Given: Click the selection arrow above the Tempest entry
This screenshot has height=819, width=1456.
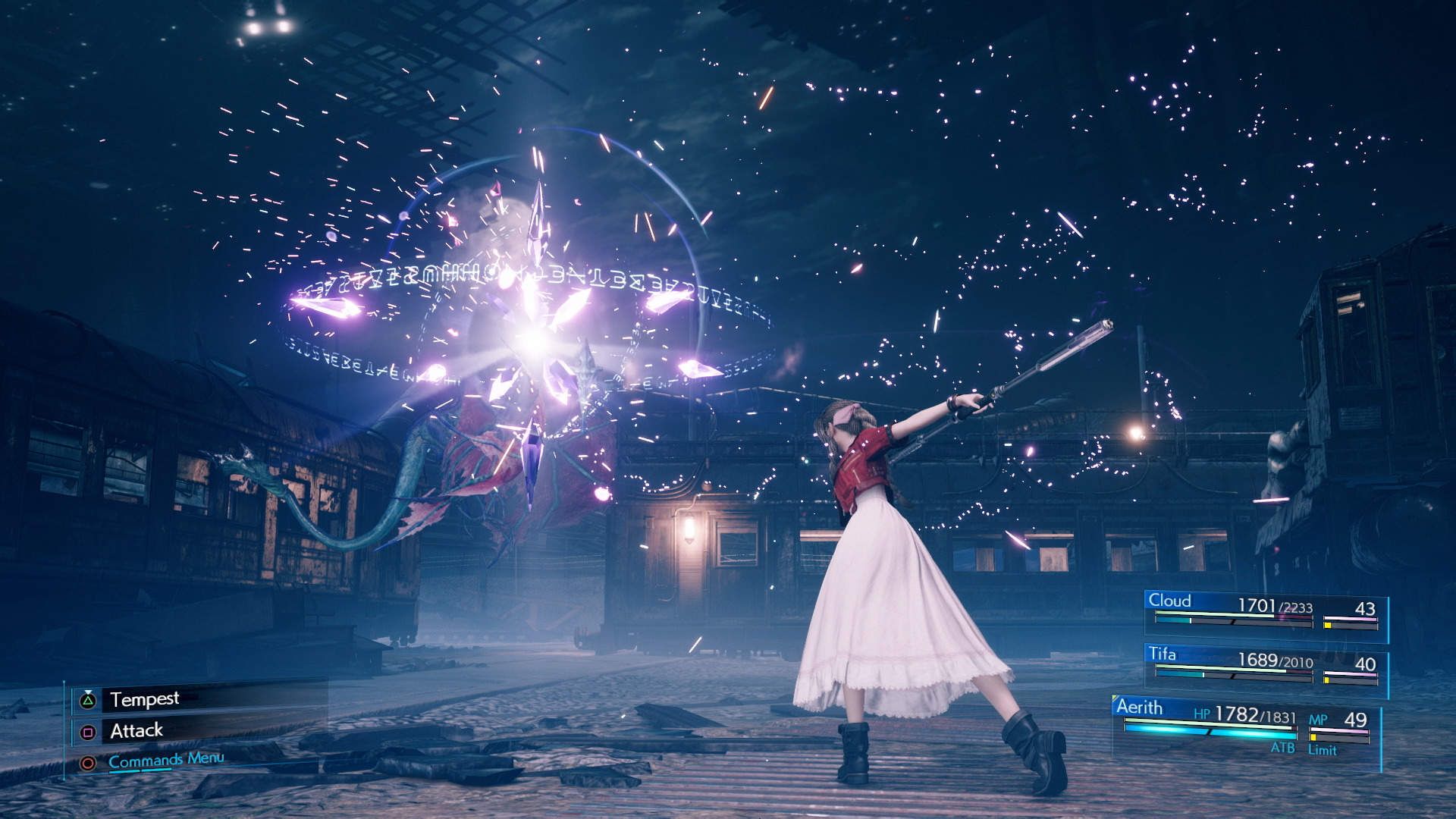Looking at the screenshot, I should tap(88, 692).
